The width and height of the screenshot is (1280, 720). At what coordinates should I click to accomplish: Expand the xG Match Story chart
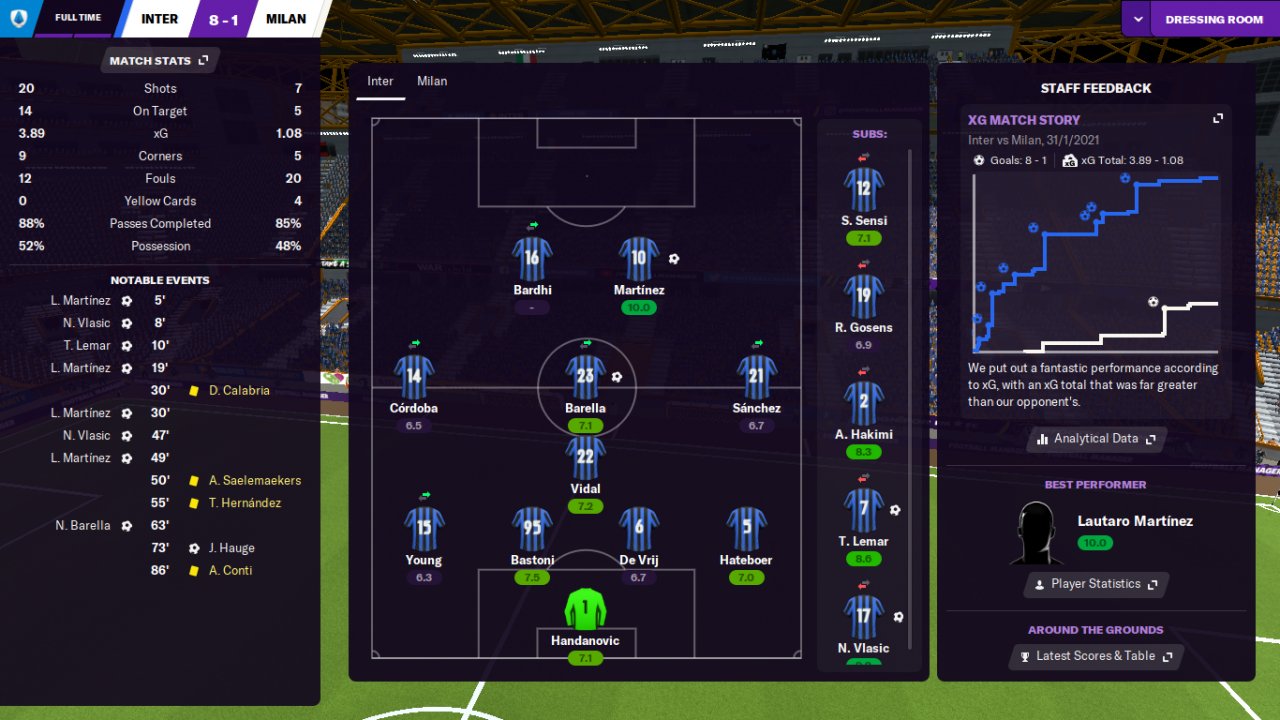1218,118
